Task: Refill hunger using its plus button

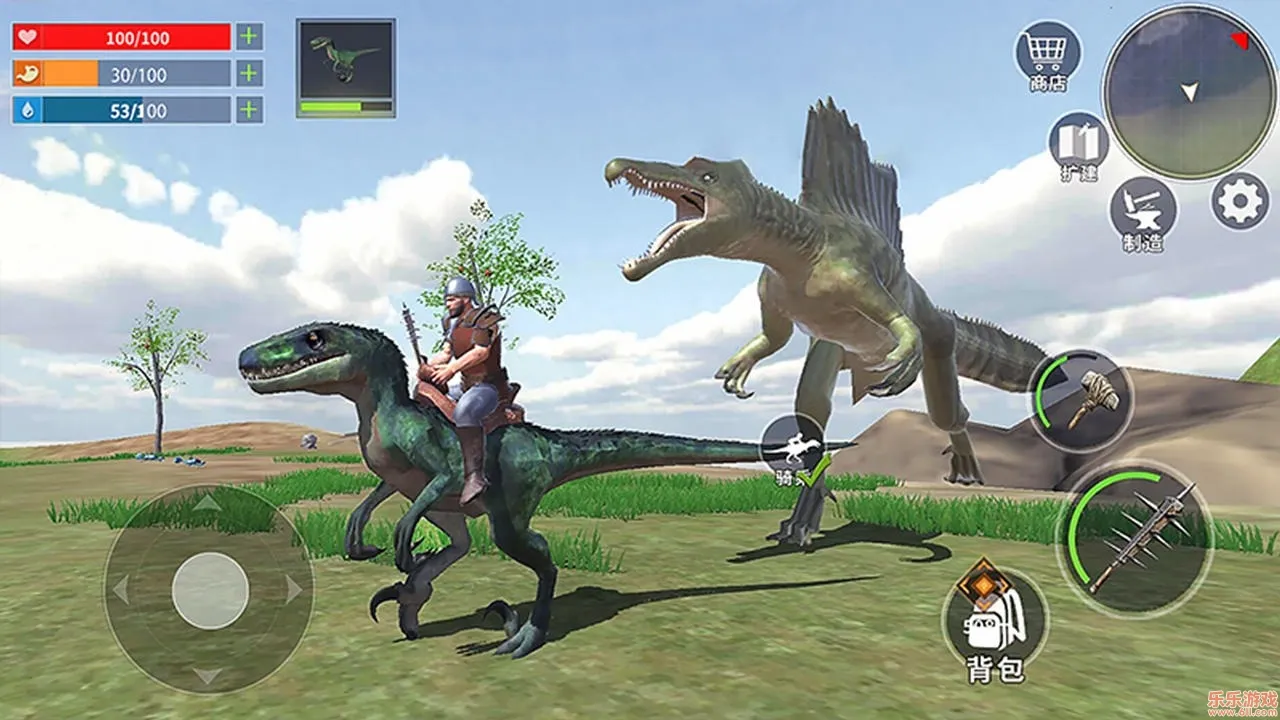Action: (x=249, y=73)
